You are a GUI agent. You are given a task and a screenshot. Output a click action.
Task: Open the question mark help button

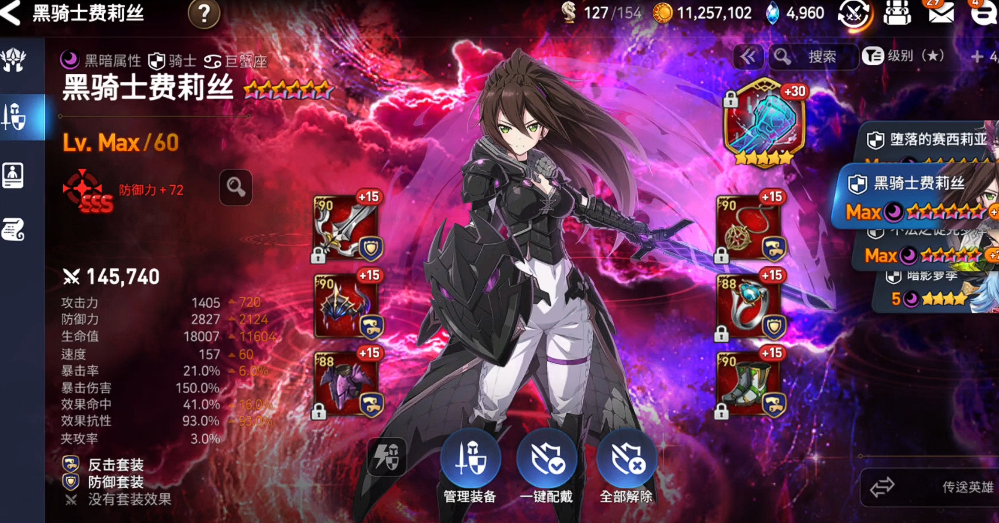[x=204, y=14]
